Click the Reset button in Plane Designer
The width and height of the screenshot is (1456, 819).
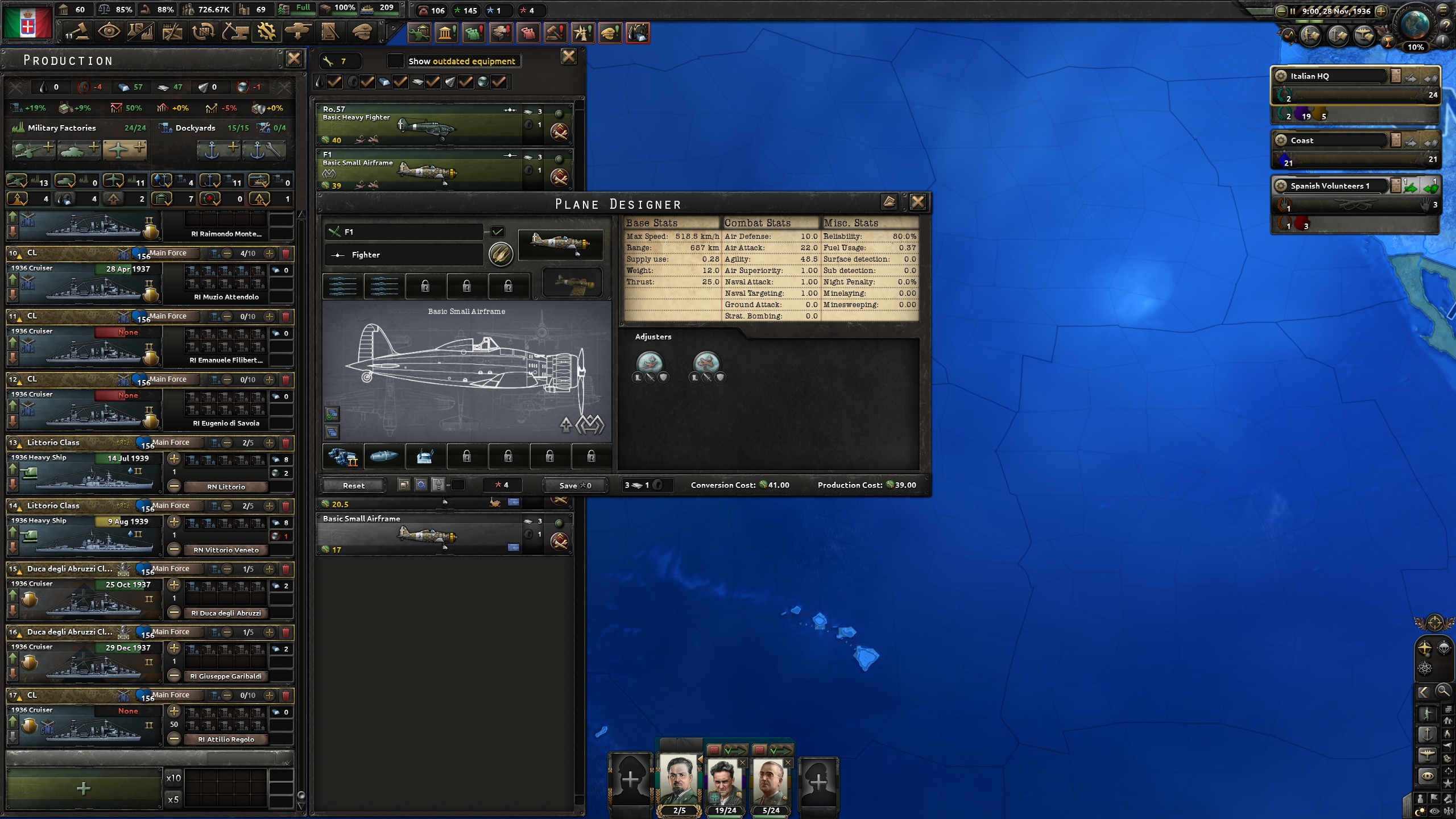click(x=354, y=485)
